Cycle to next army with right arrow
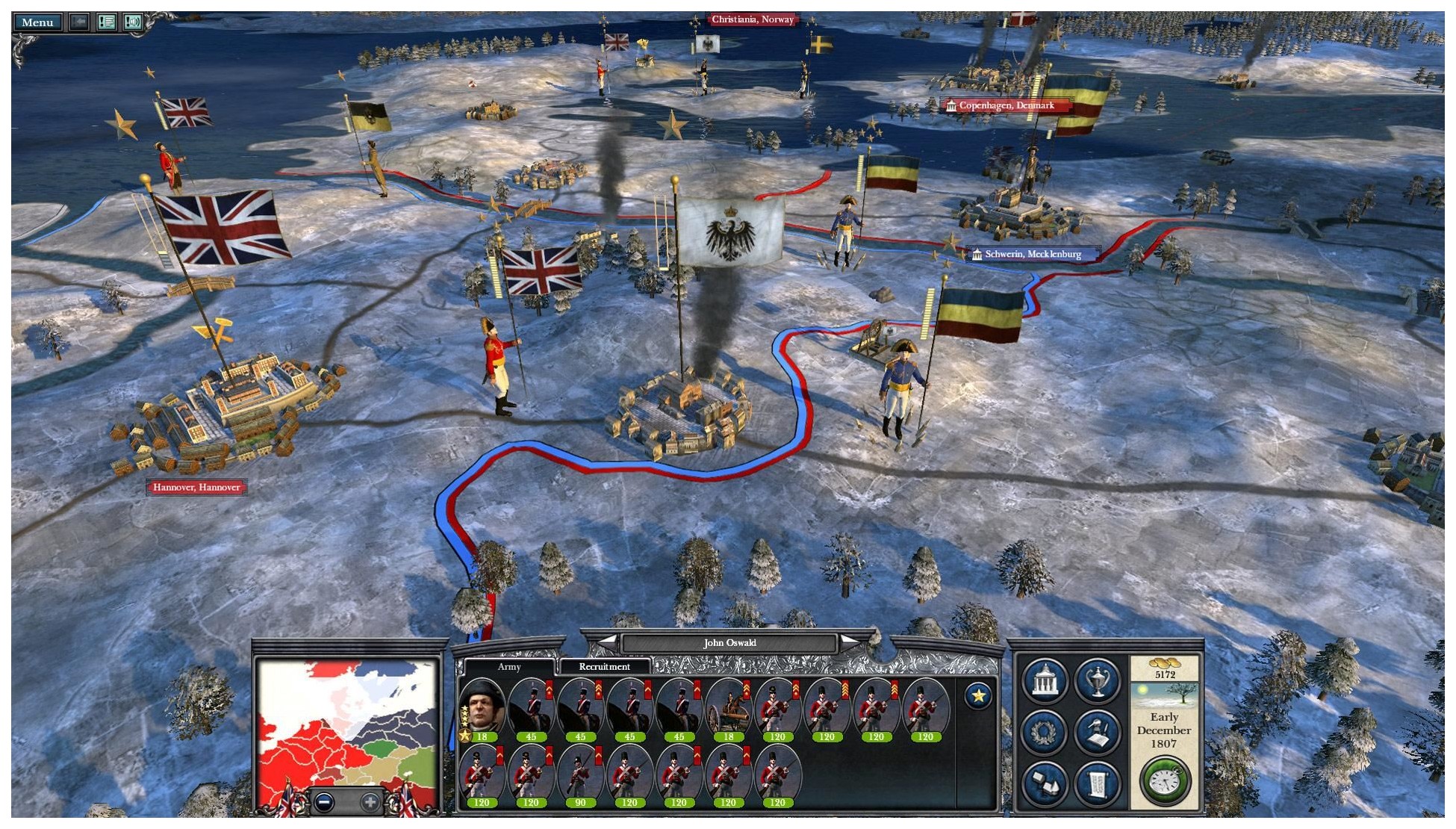Screen dimensions: 1456x829 (x=850, y=642)
